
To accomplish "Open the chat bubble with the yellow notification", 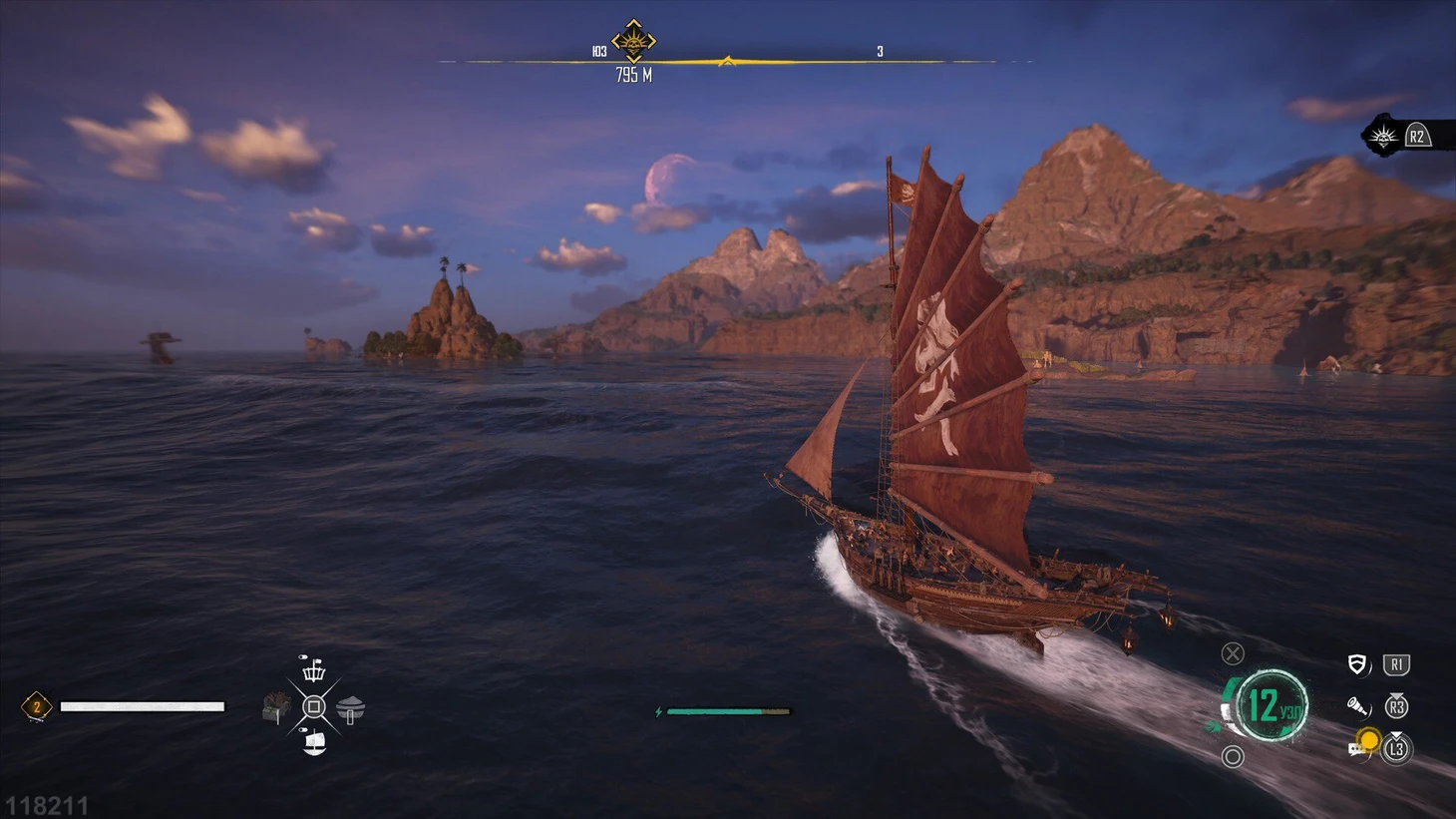I will tap(1361, 745).
